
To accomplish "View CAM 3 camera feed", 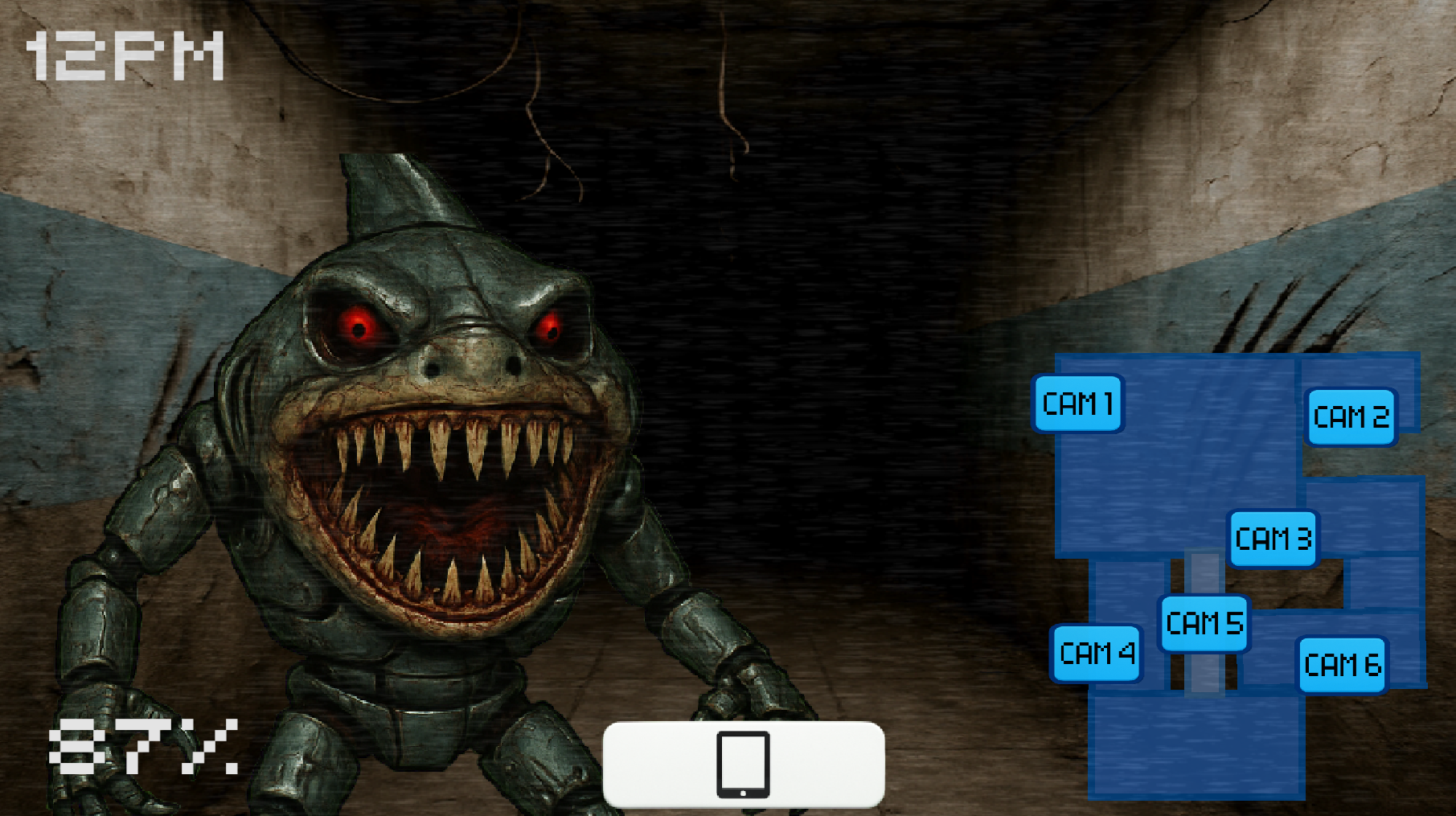I will click(x=1273, y=539).
